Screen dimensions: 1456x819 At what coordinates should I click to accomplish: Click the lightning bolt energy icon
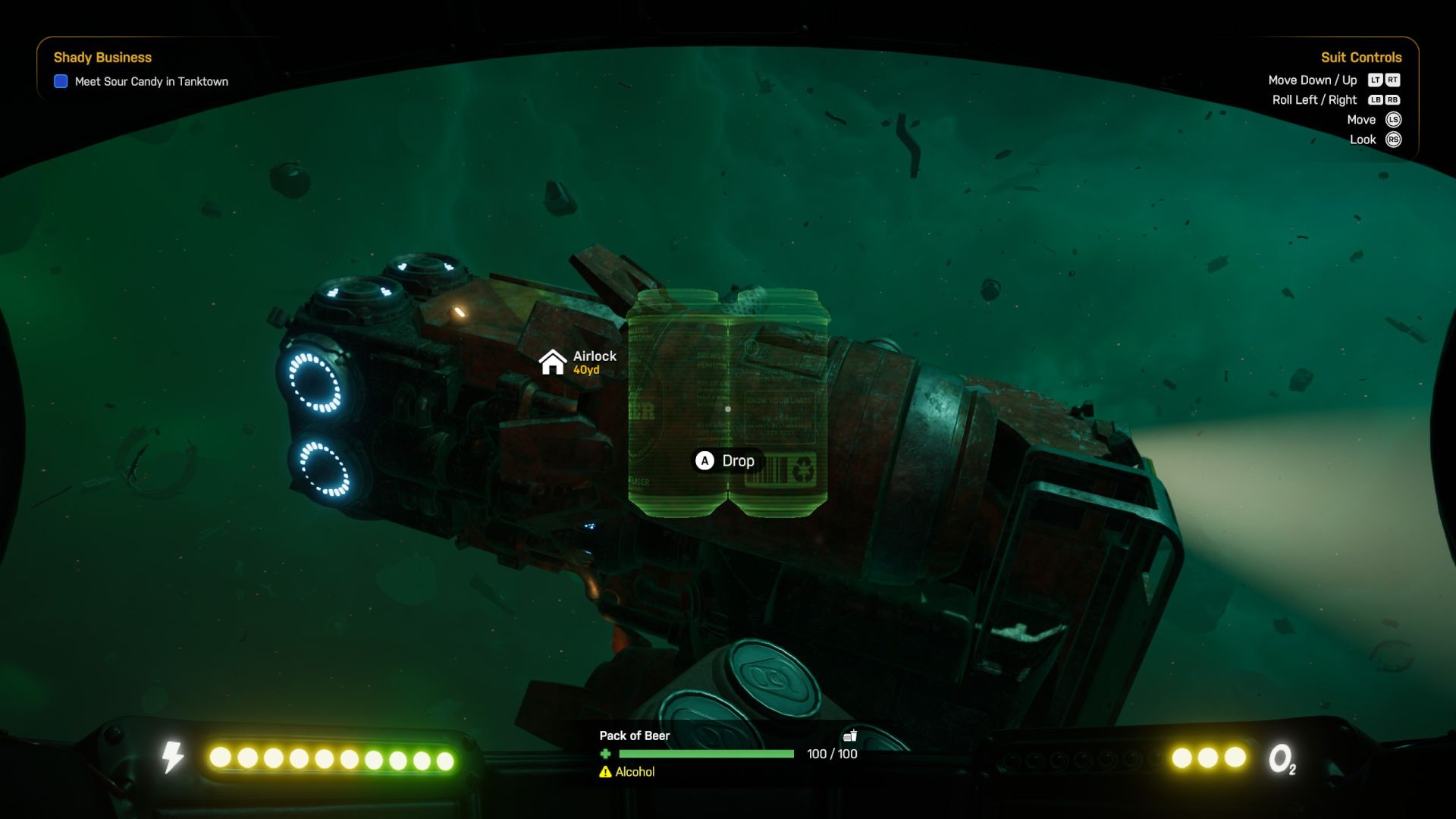pyautogui.click(x=173, y=757)
